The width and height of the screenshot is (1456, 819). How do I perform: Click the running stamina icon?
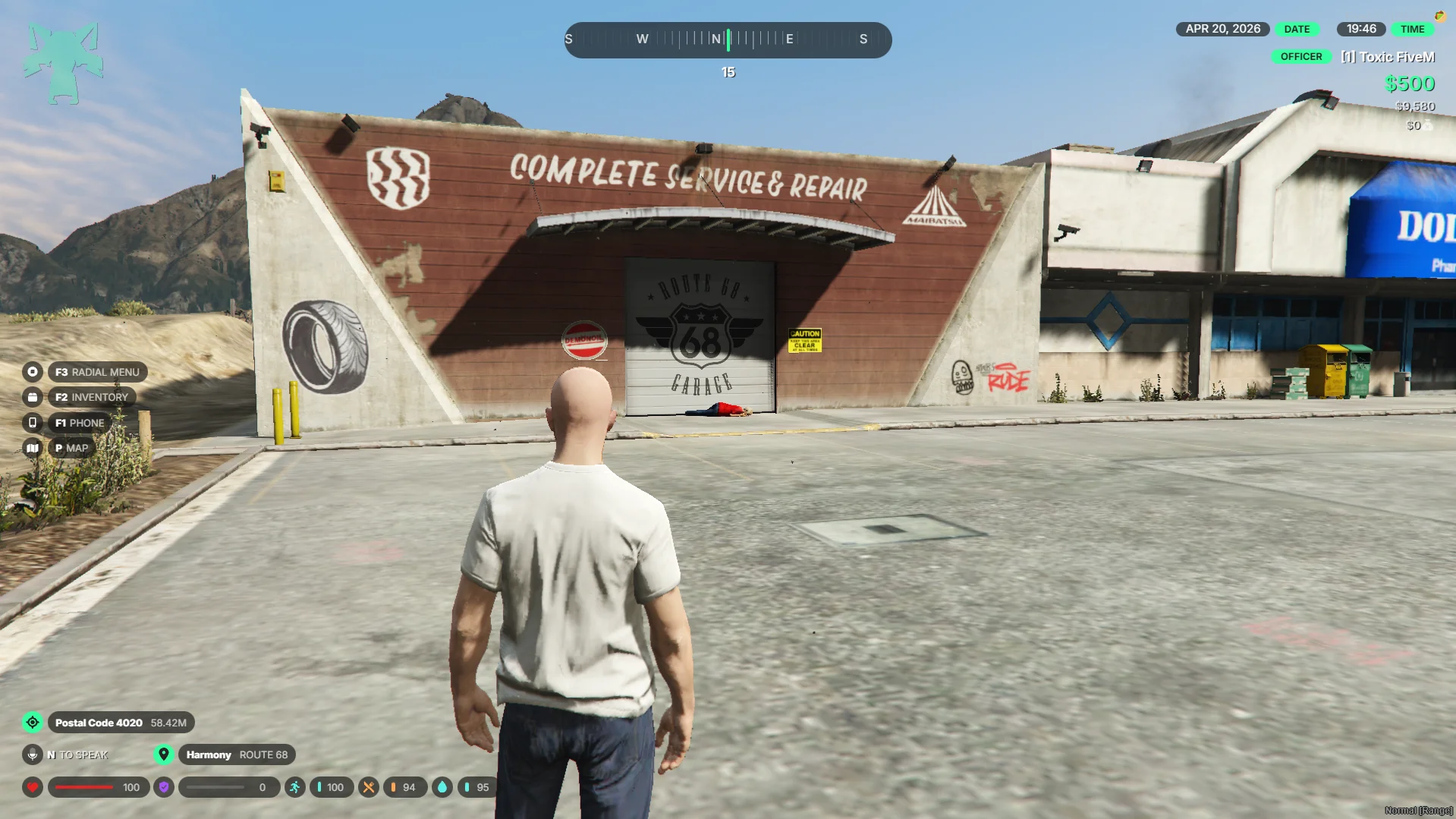[294, 787]
